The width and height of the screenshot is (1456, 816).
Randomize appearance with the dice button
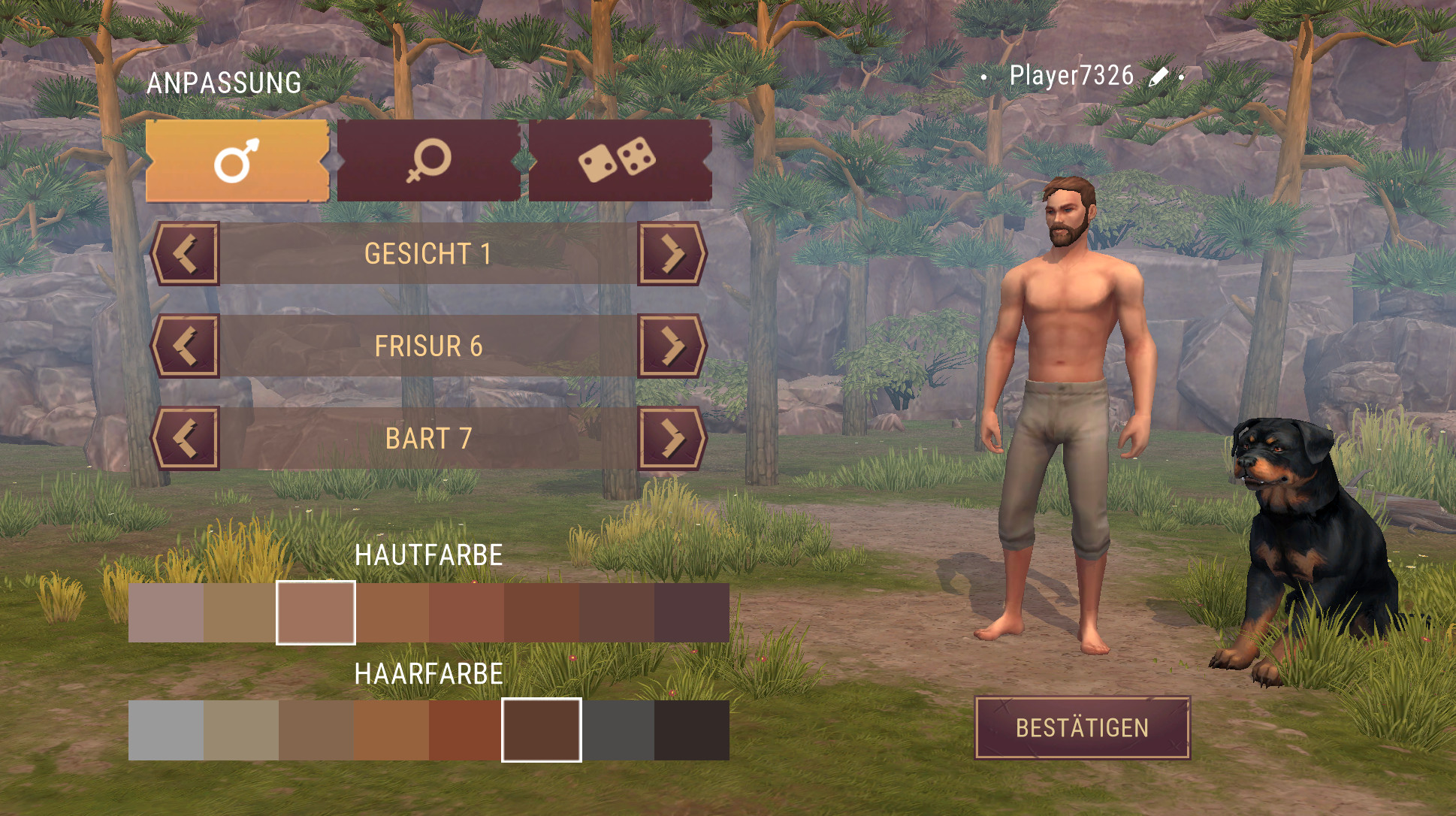coord(619,161)
